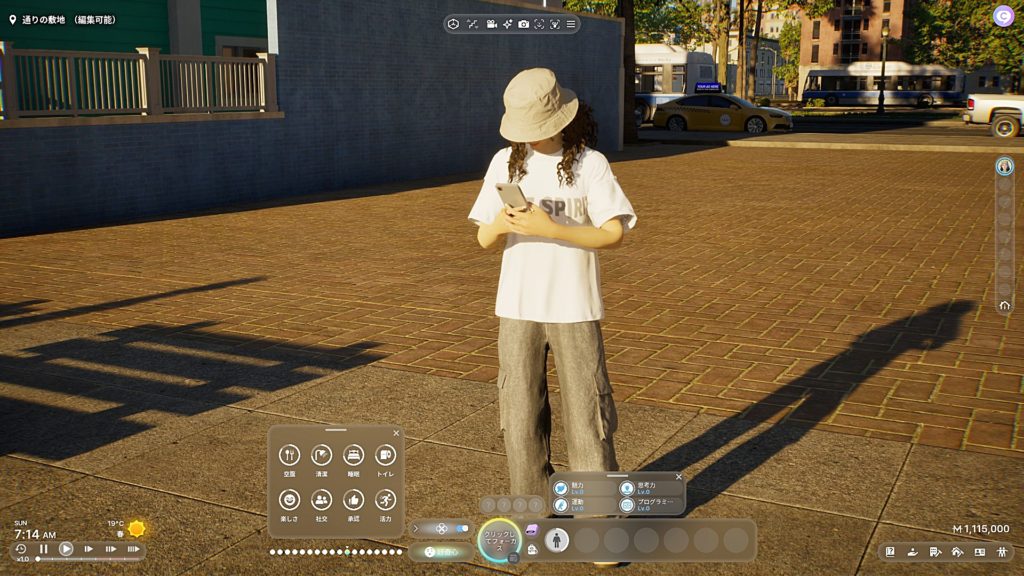Click the camera screenshot icon

(x=523, y=24)
